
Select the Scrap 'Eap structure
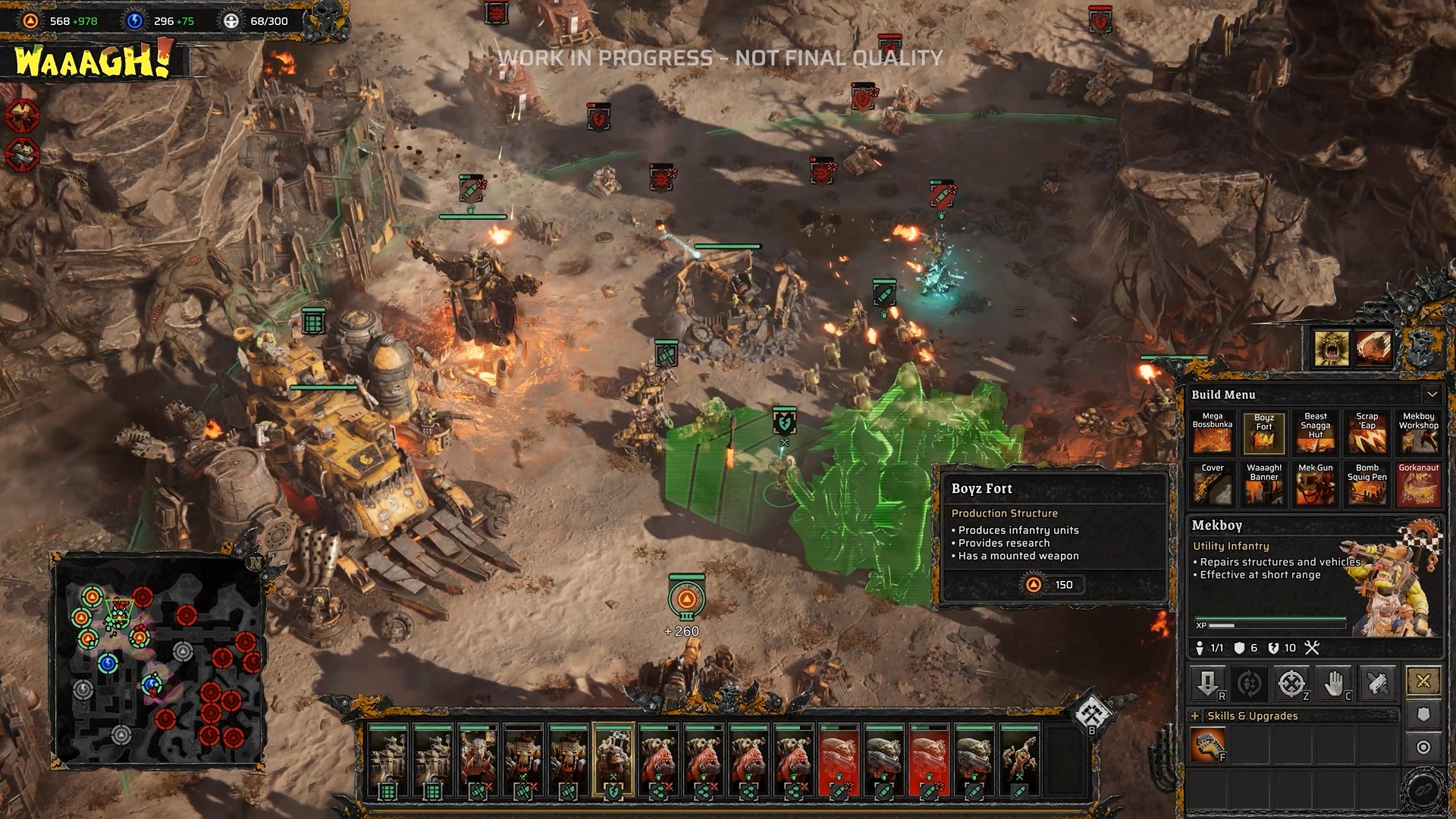click(x=1367, y=433)
